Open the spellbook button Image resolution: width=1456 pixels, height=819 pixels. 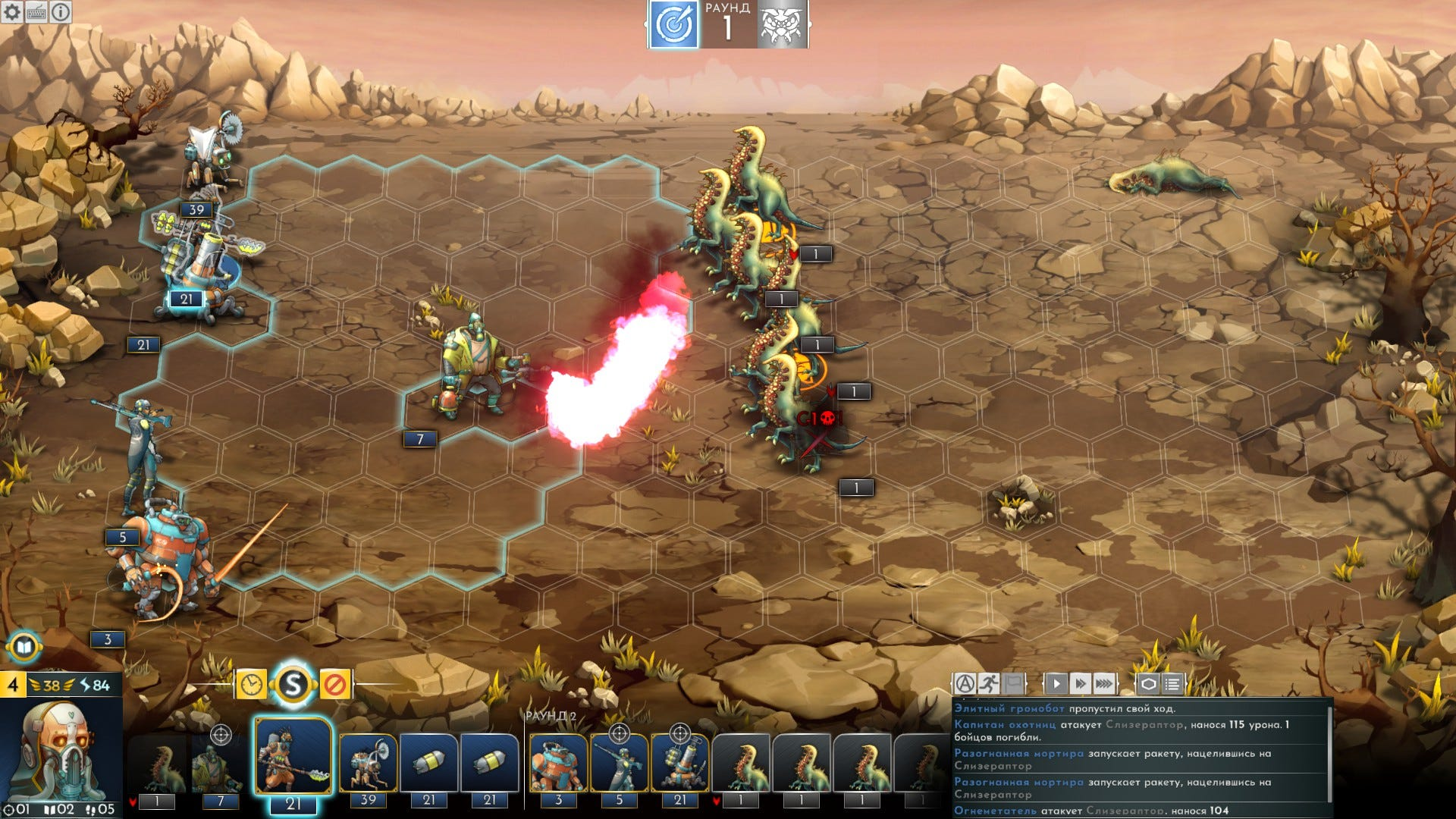24,647
